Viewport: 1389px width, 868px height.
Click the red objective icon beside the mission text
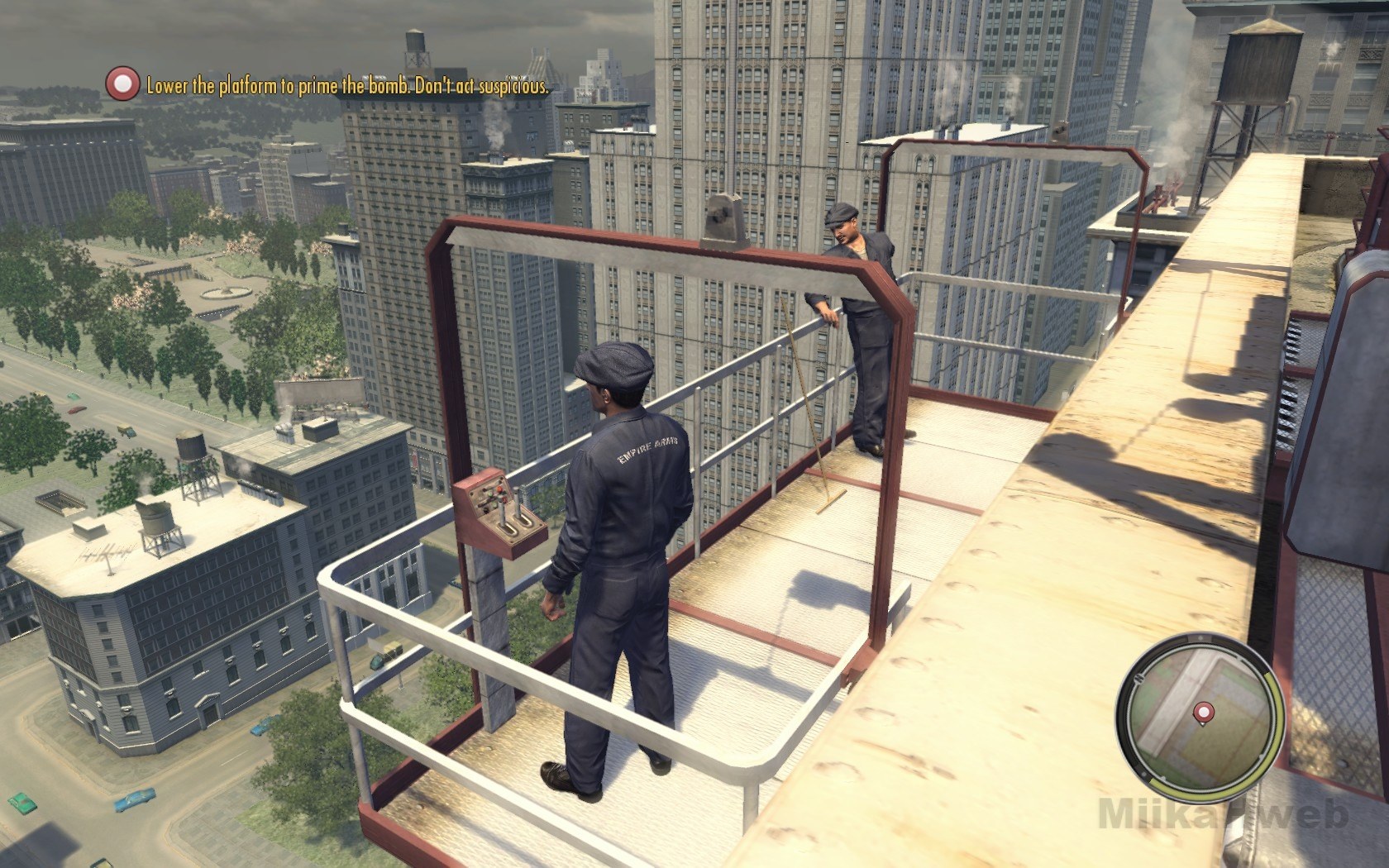[x=123, y=84]
